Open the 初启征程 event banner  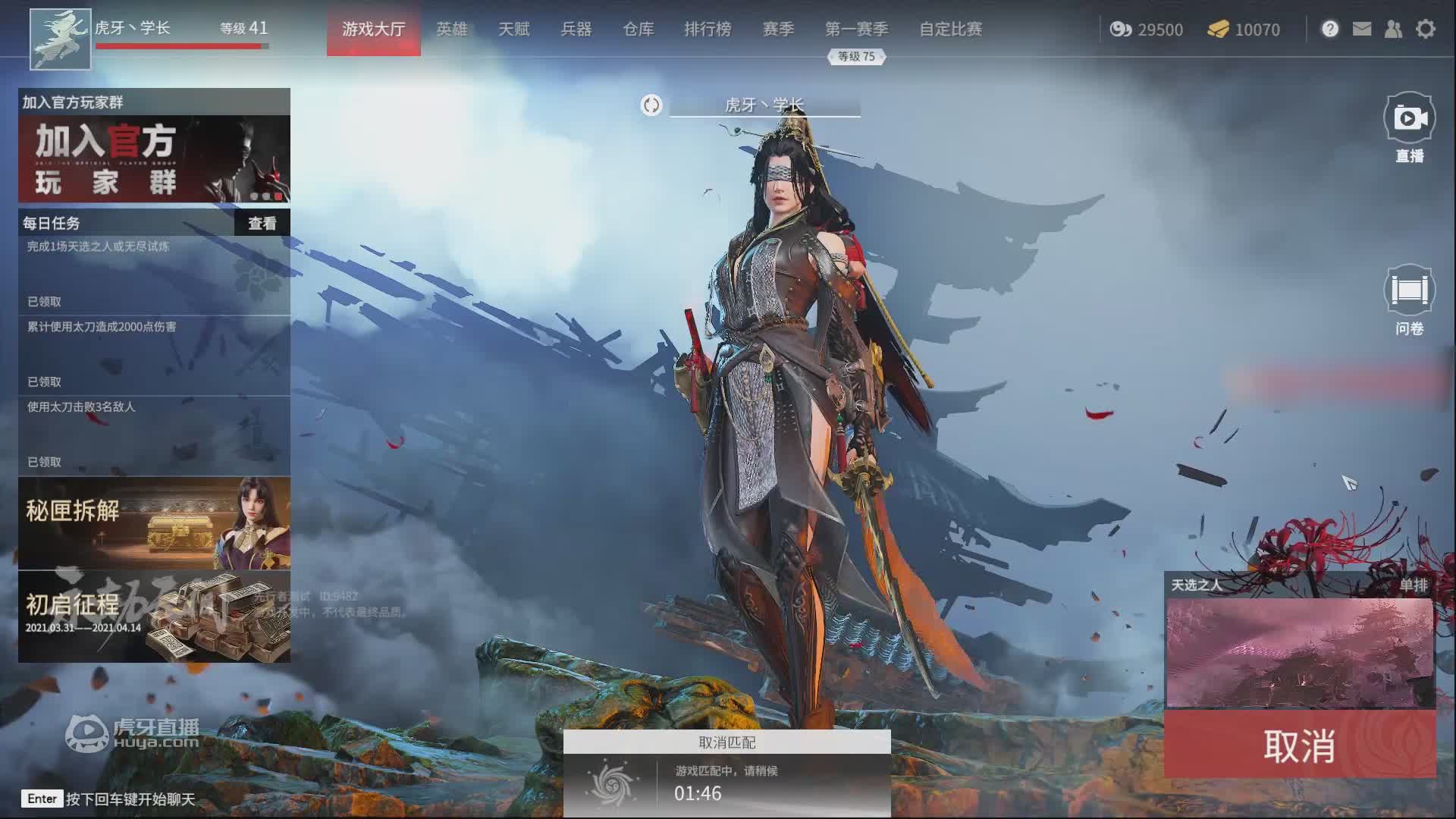pos(154,617)
